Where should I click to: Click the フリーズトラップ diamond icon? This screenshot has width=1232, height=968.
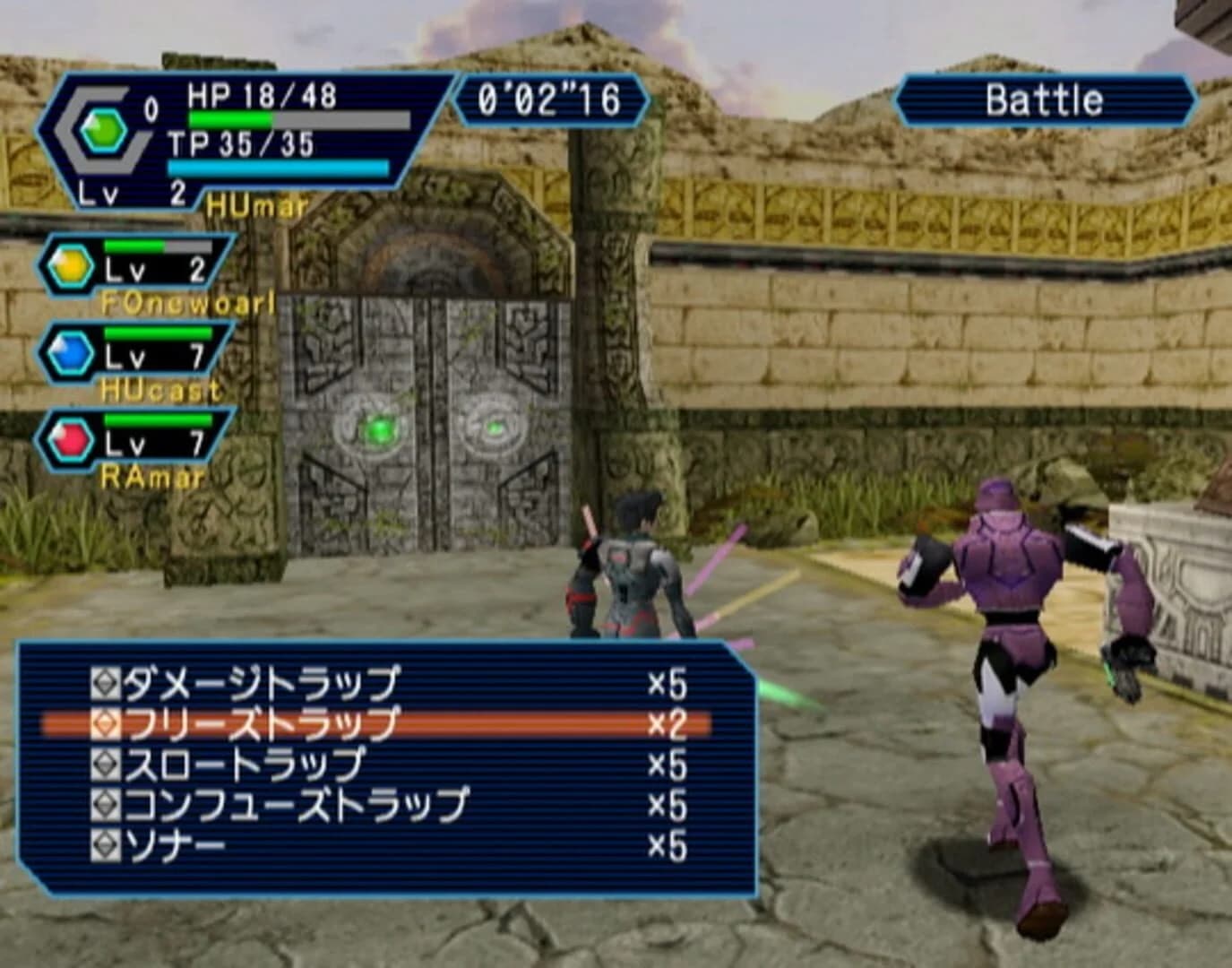[108, 722]
